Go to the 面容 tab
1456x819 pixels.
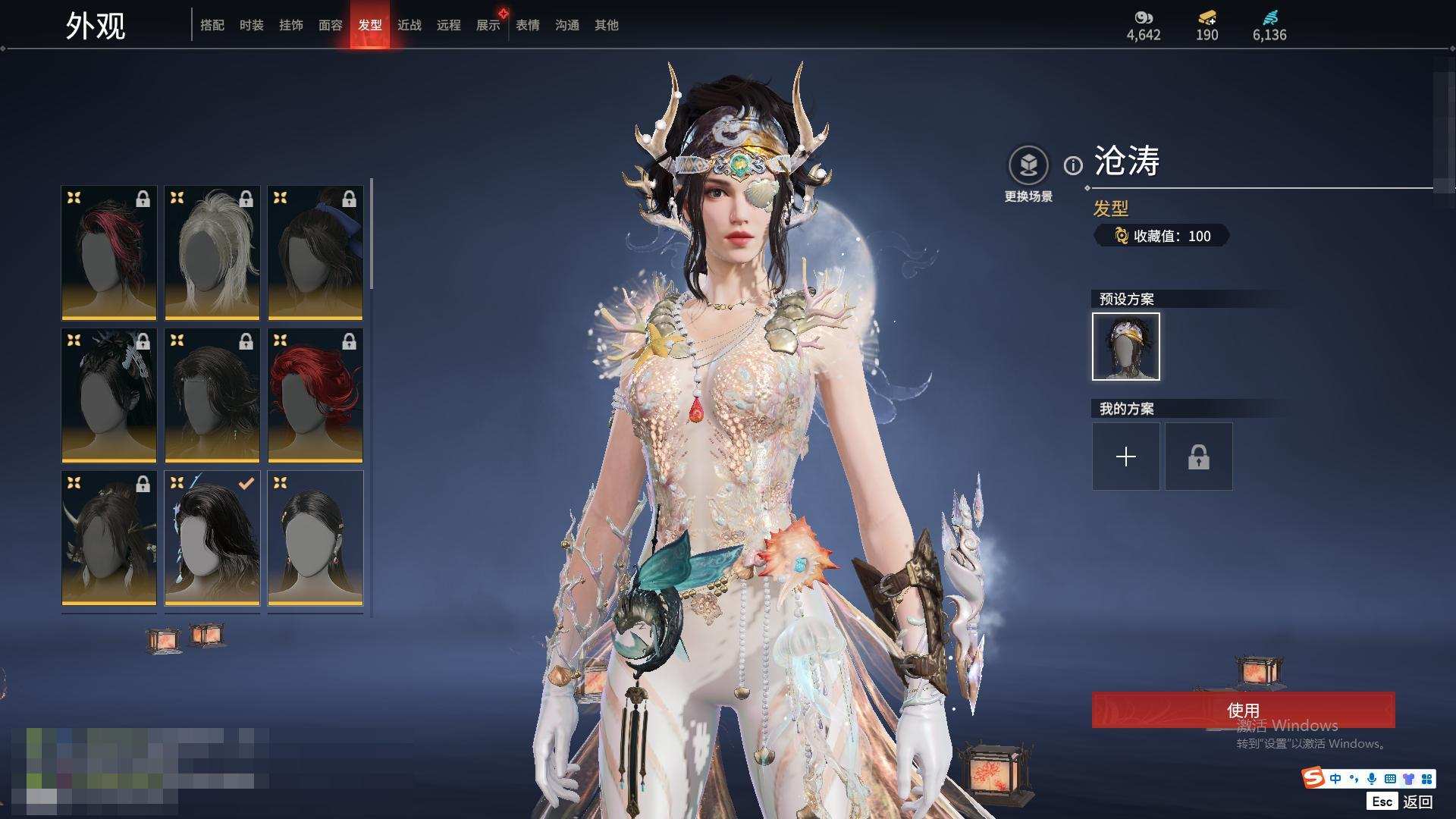331,25
